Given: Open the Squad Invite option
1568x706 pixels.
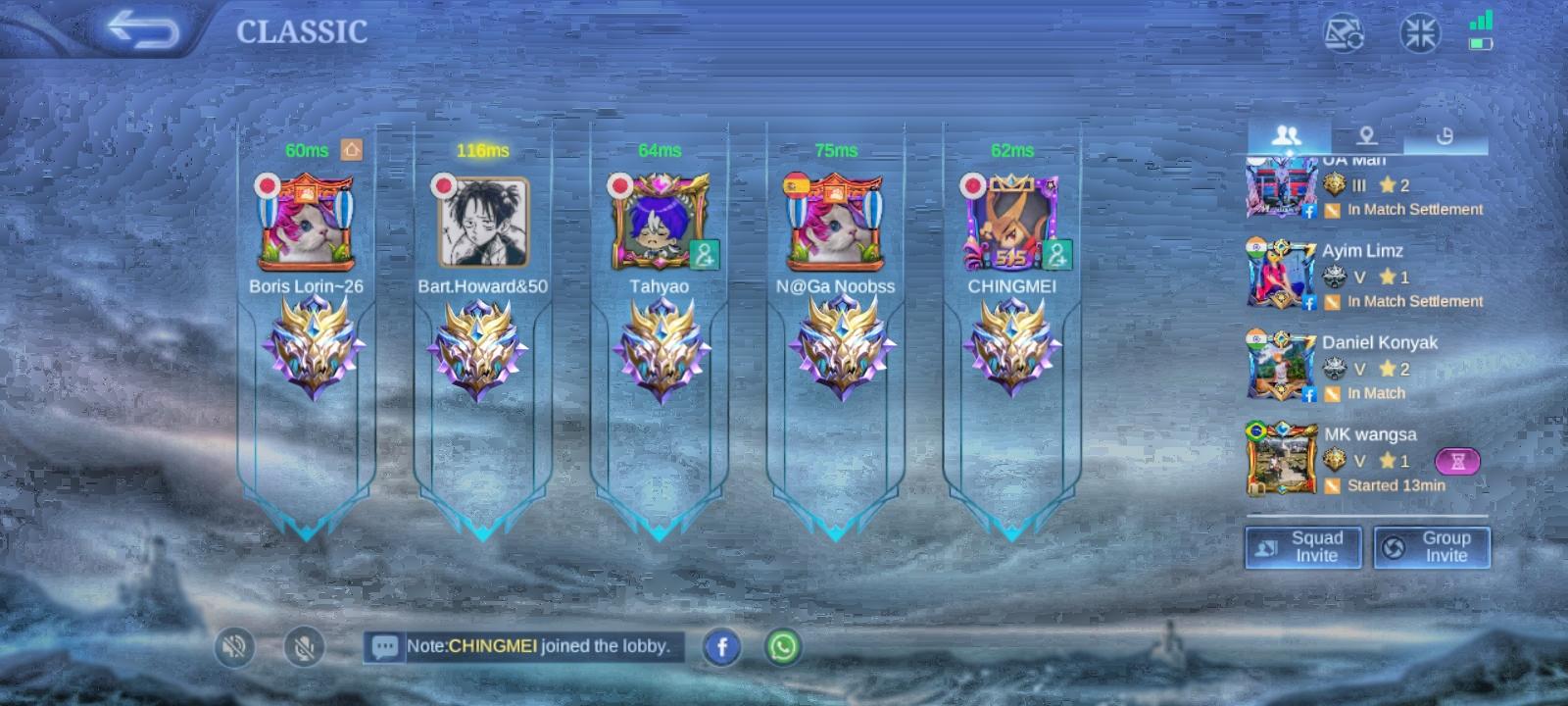Looking at the screenshot, I should (x=1303, y=547).
